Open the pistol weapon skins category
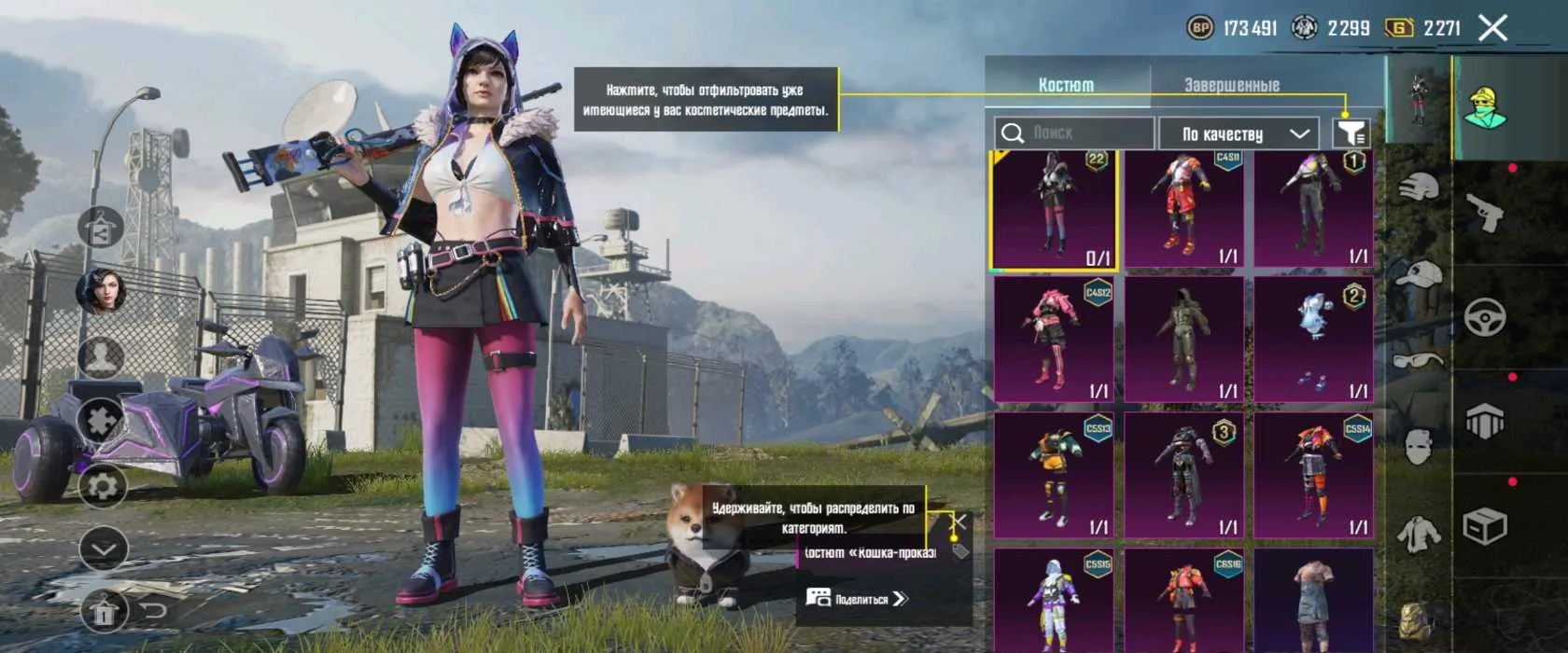The image size is (1568, 653). 1484,213
